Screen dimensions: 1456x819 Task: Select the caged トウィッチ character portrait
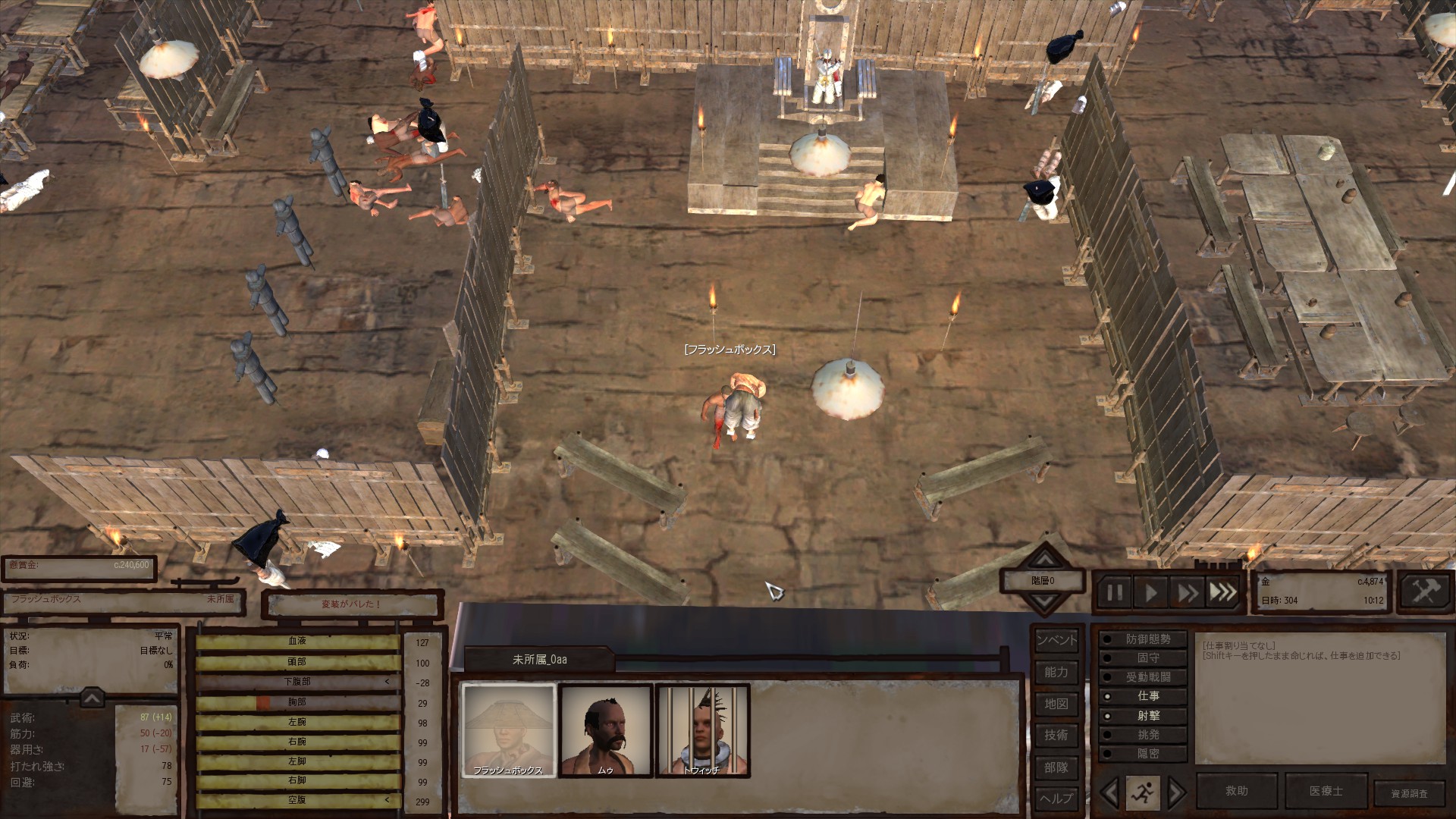[702, 730]
